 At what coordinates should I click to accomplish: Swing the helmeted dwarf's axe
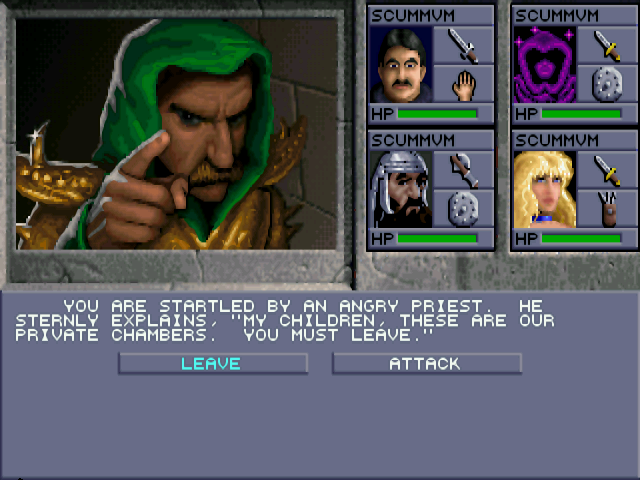[x=463, y=169]
